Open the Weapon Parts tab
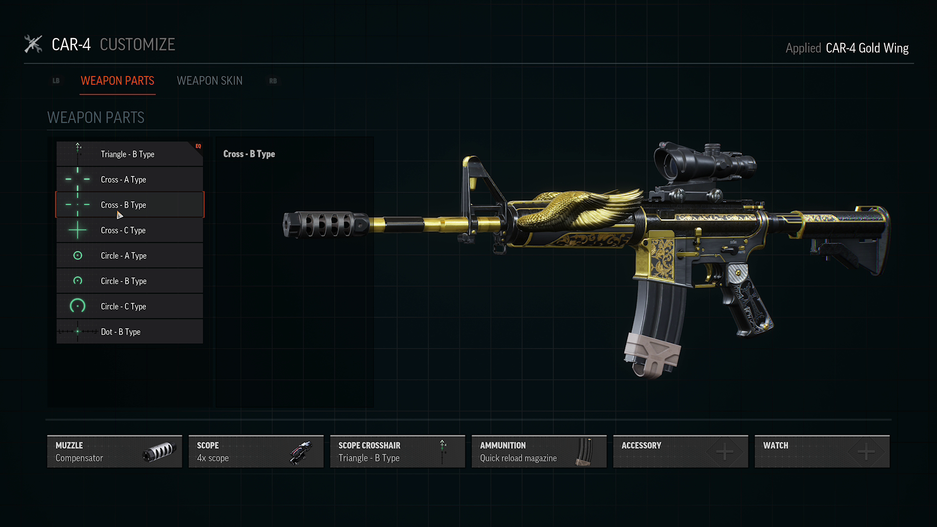The height and width of the screenshot is (527, 937). tap(117, 81)
